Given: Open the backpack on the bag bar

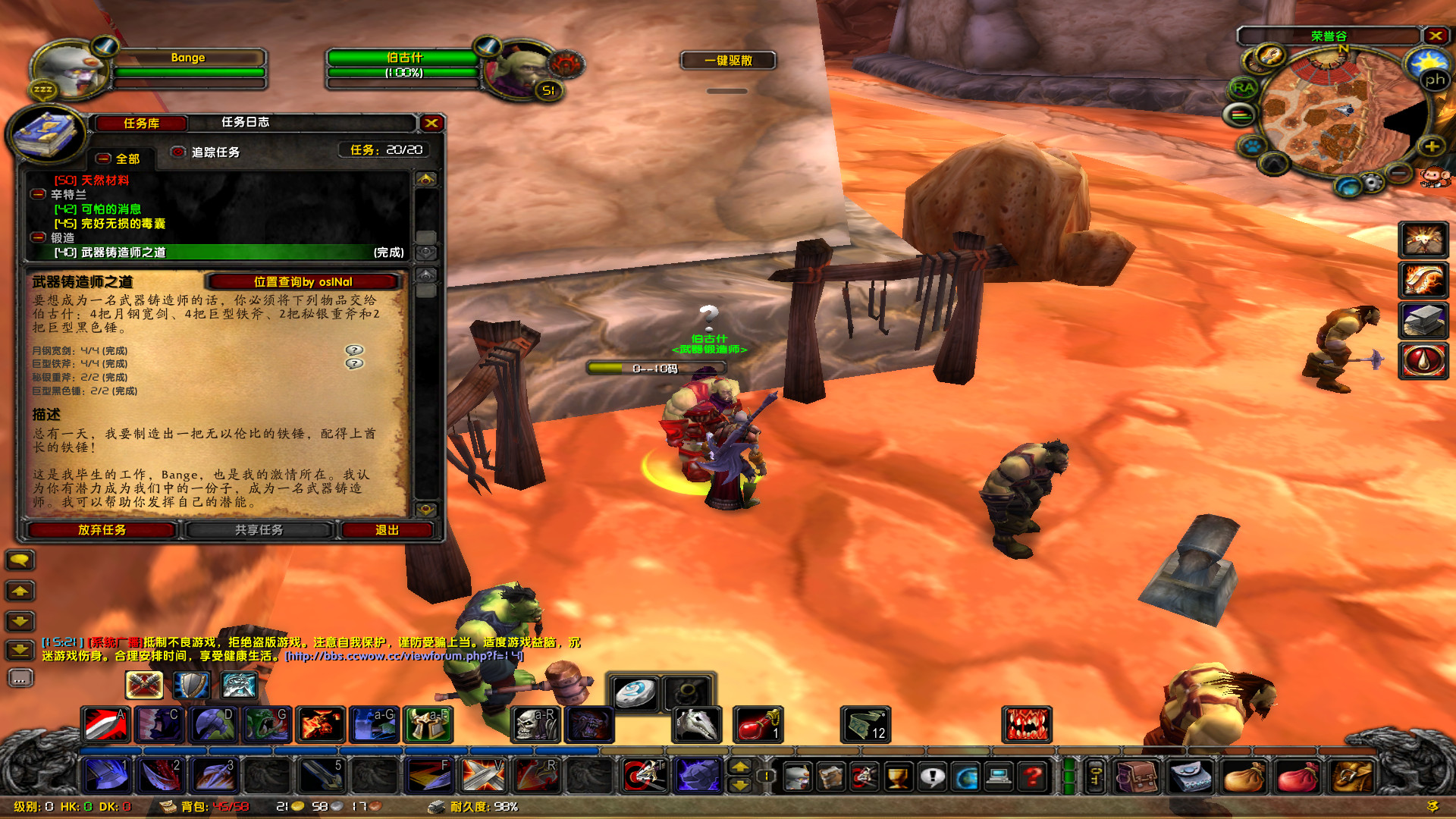Looking at the screenshot, I should [x=1354, y=777].
